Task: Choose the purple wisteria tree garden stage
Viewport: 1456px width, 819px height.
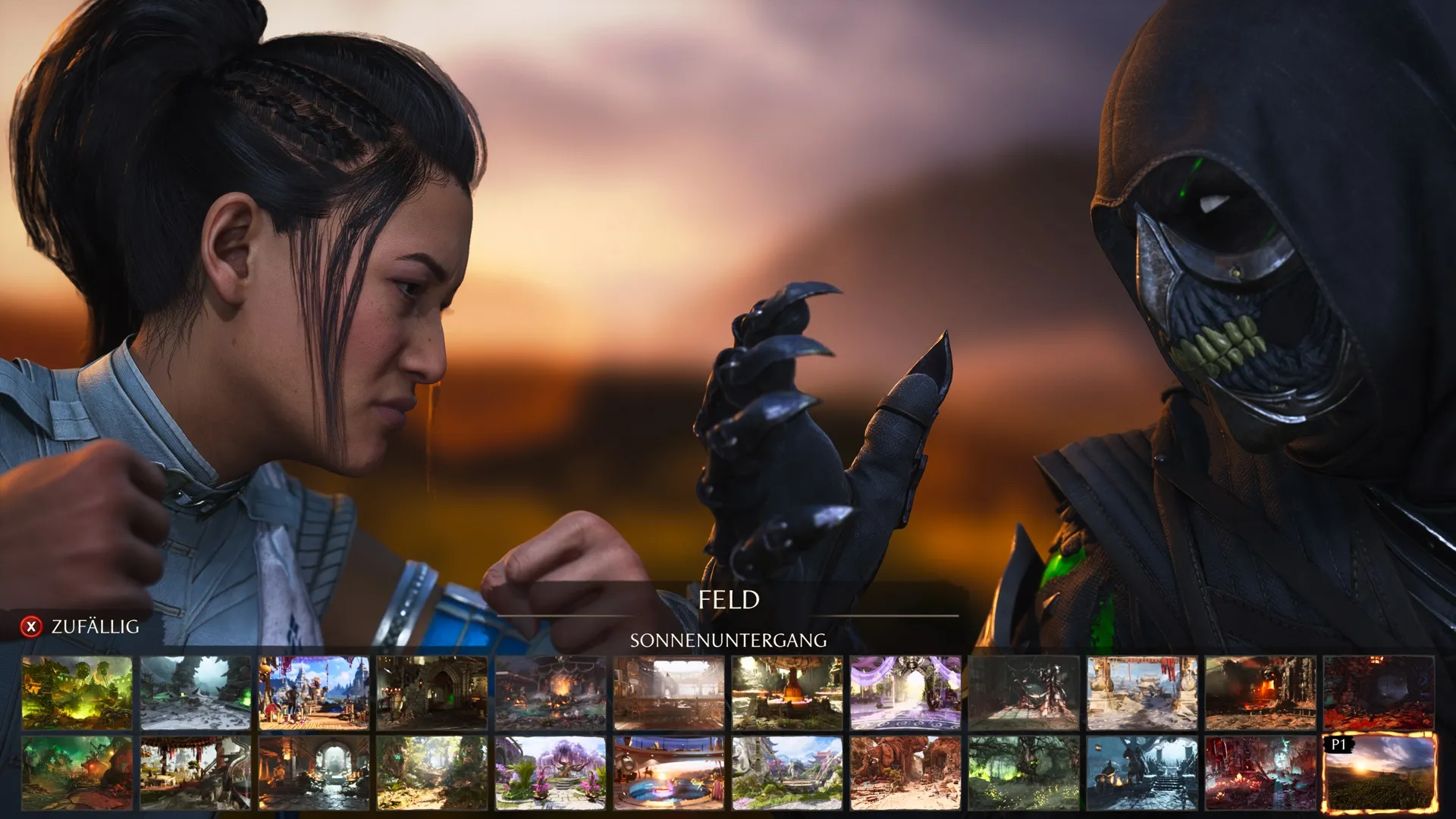Action: pos(551,773)
